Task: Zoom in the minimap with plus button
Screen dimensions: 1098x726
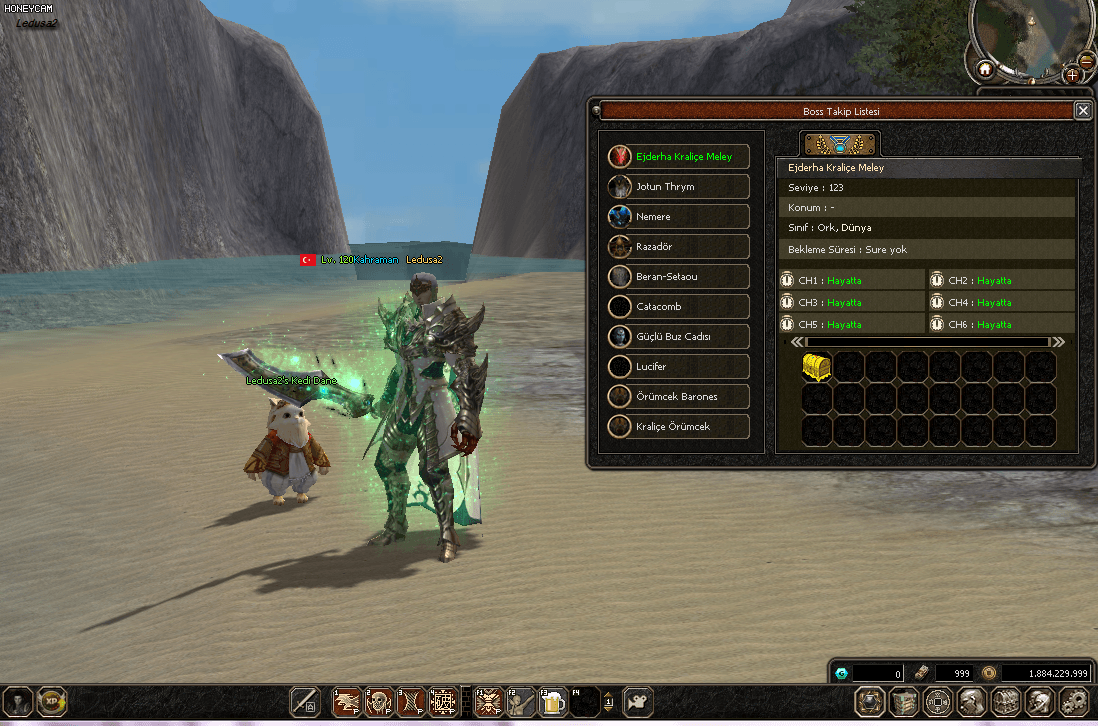Action: coord(1072,75)
